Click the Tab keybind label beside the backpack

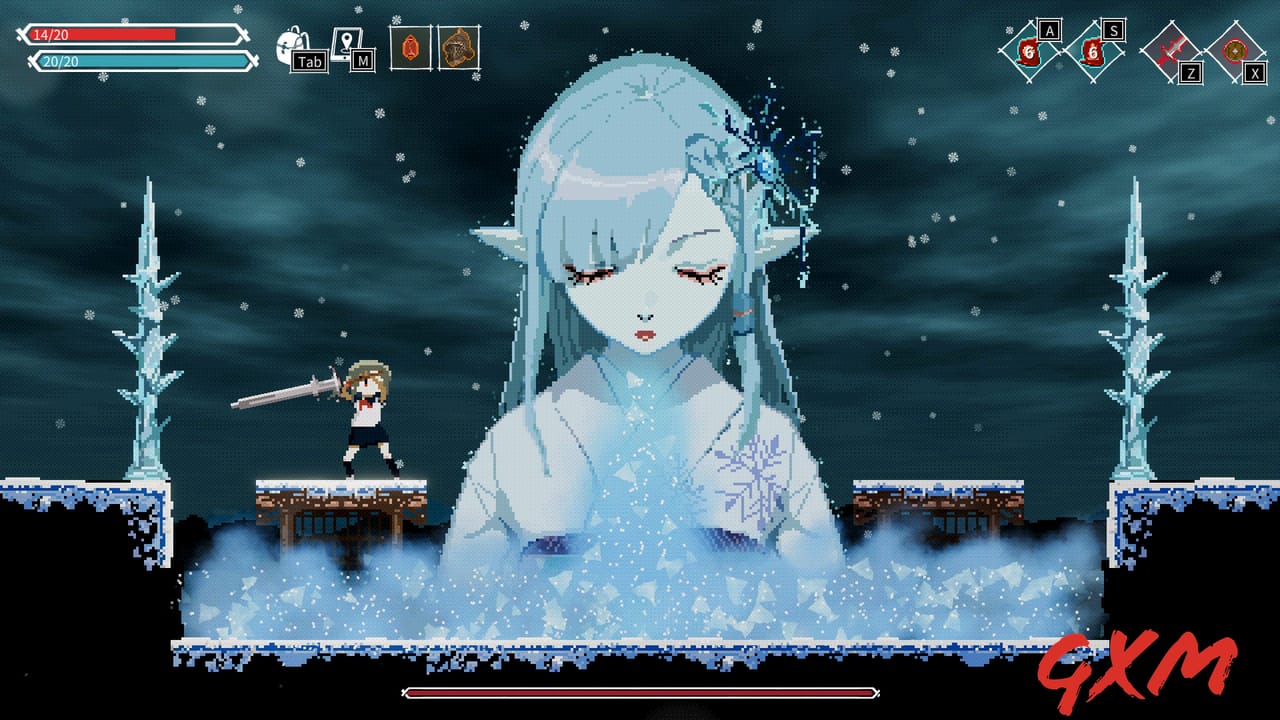308,60
